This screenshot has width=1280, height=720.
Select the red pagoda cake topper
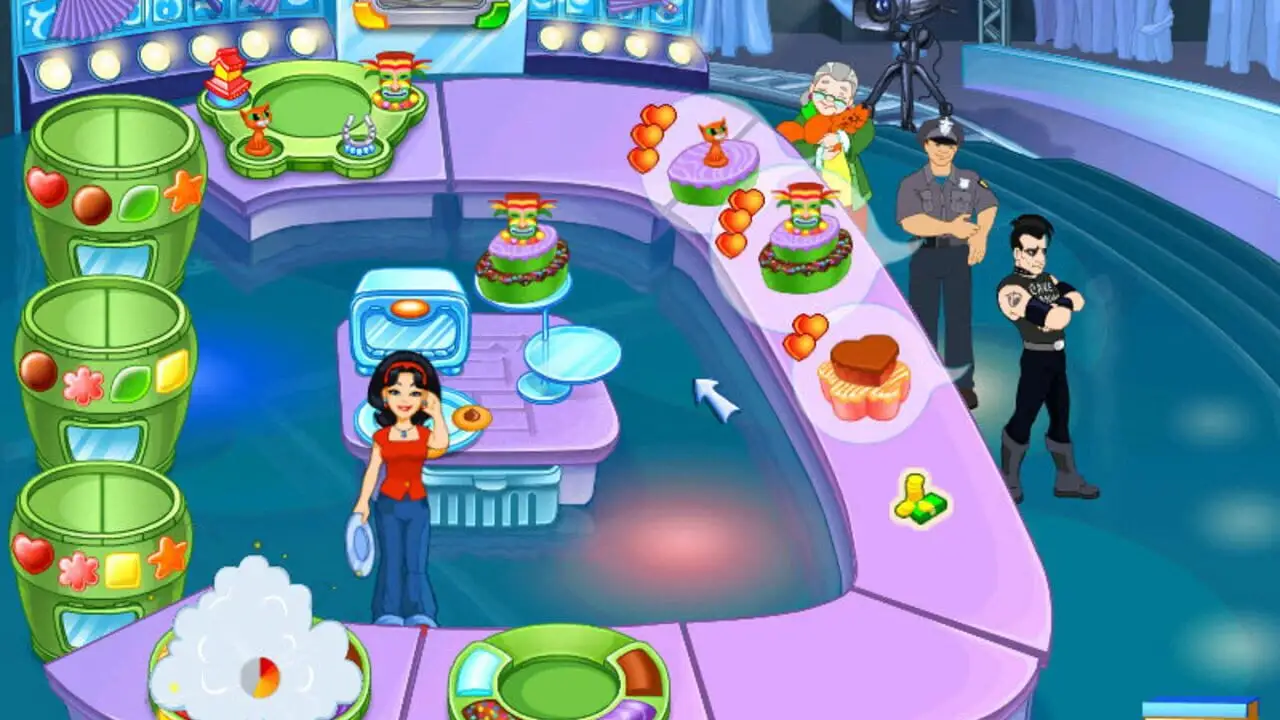pyautogui.click(x=227, y=74)
